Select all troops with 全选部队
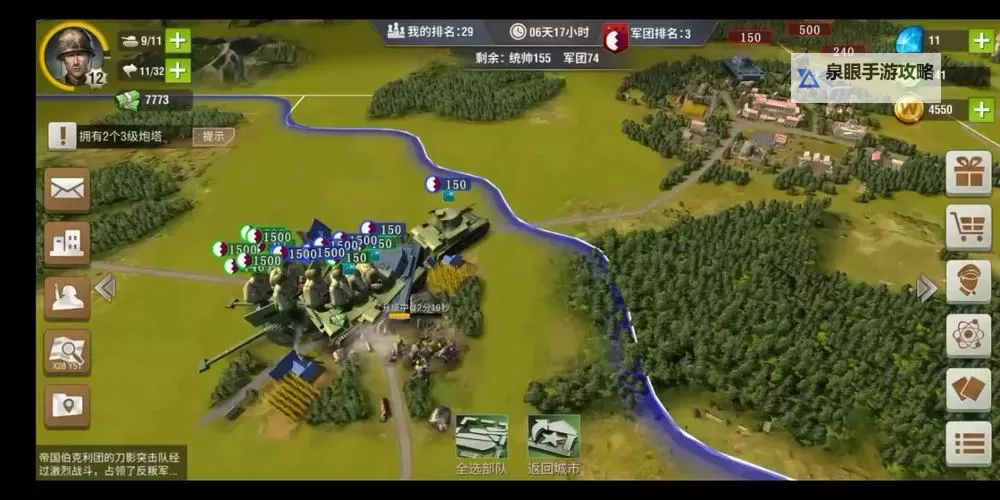1000x500 pixels. click(x=481, y=445)
